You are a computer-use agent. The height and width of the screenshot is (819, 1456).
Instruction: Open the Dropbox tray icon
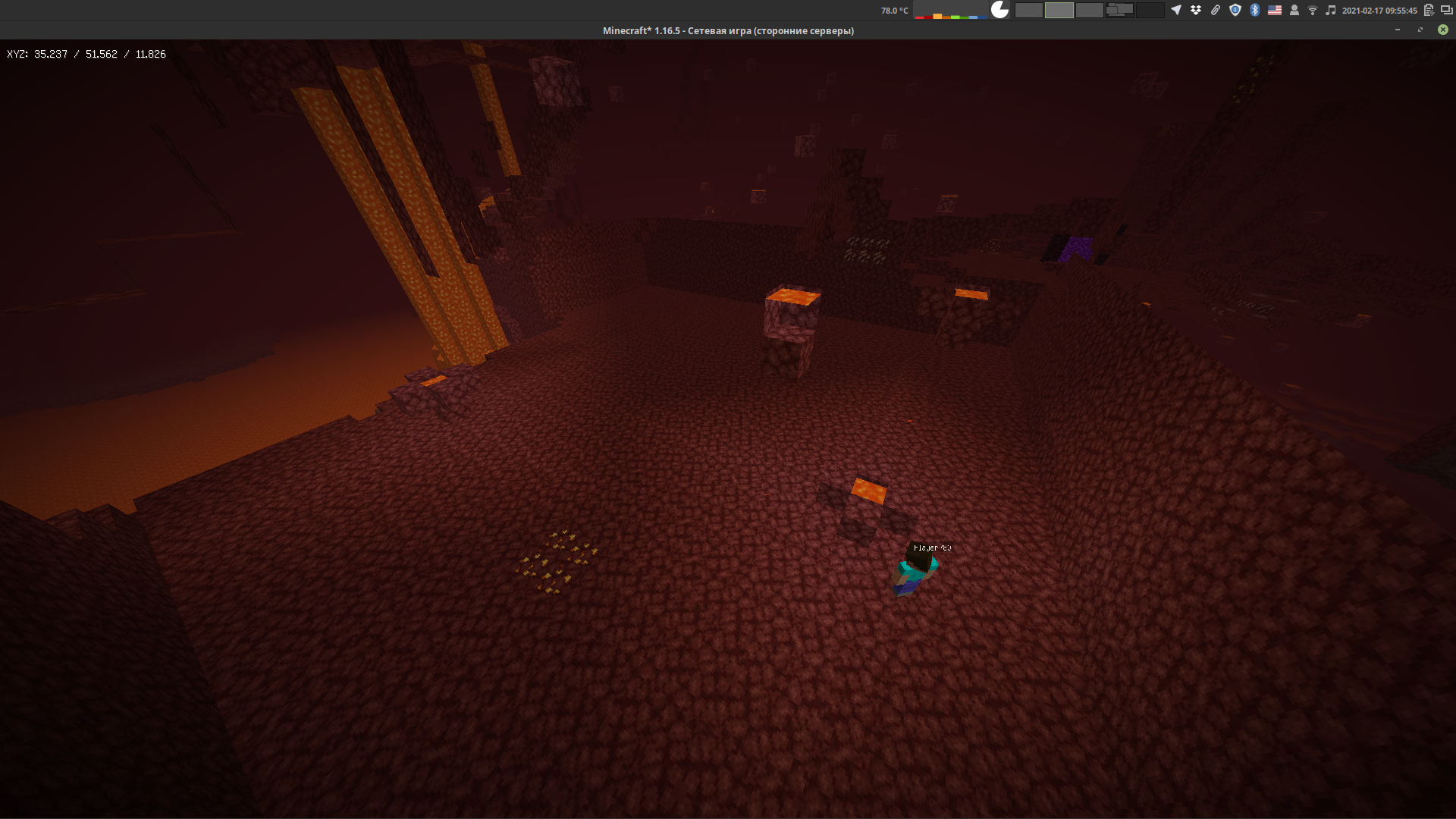pos(1196,10)
